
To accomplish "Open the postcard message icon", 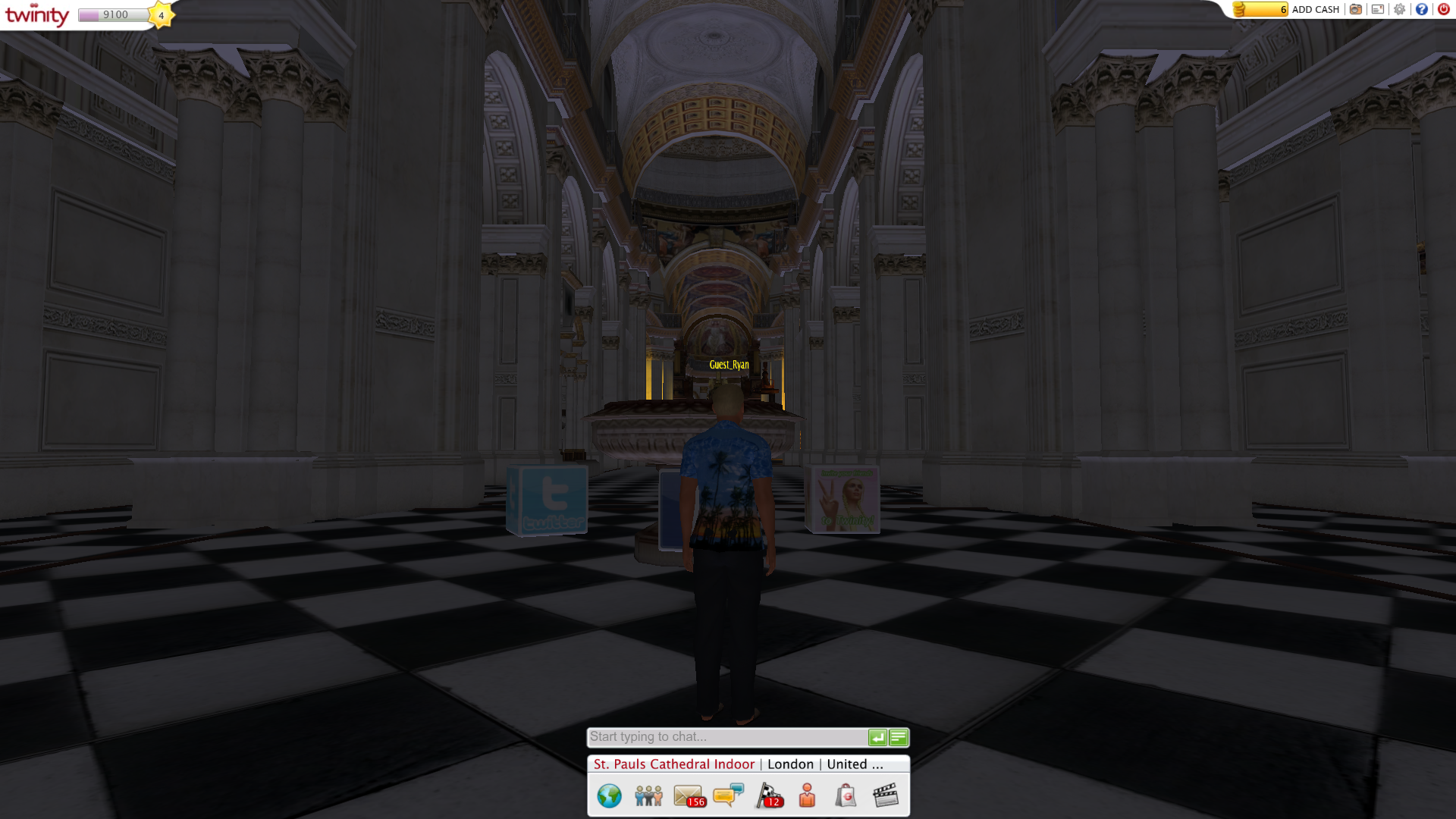I will (1378, 10).
